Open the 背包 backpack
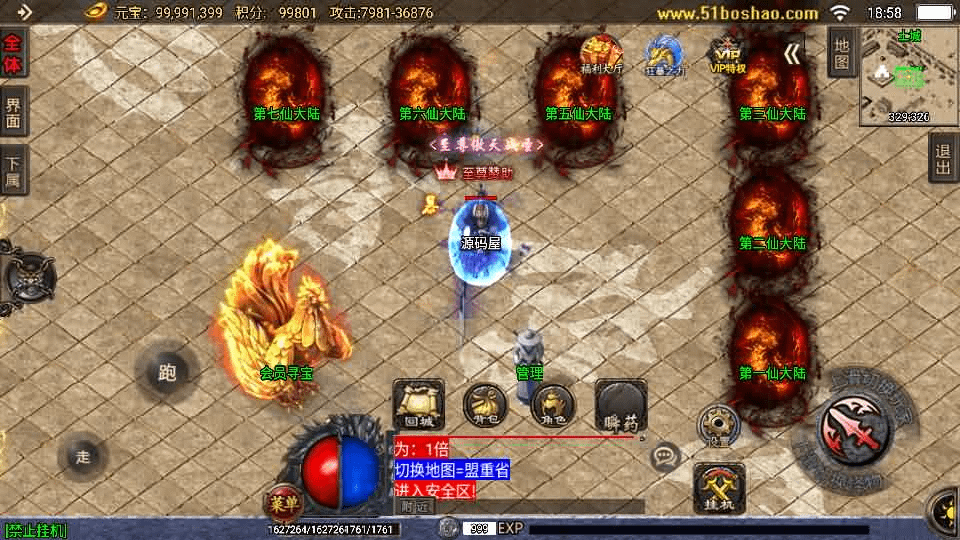The height and width of the screenshot is (540, 960). pos(484,405)
